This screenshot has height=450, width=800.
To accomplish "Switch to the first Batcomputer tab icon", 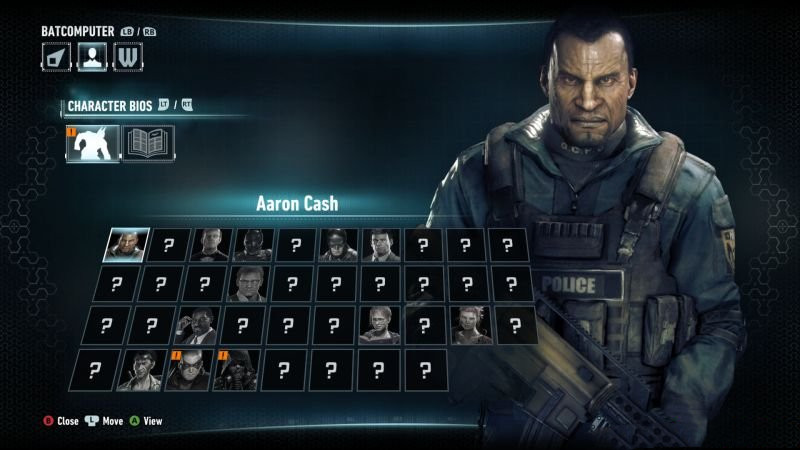I will point(56,57).
